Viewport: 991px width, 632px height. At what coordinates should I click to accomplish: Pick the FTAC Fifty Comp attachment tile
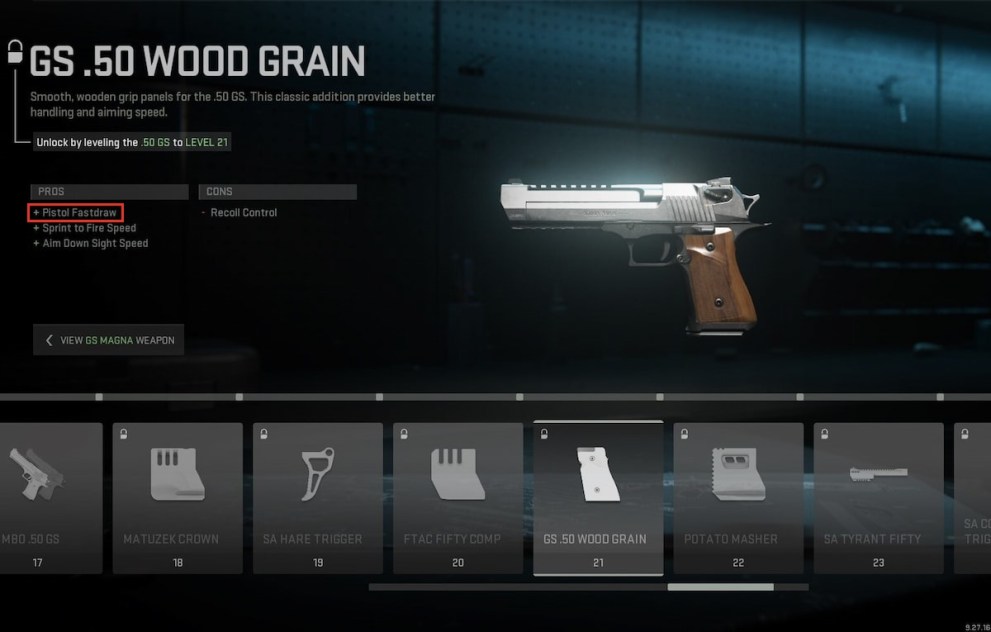(x=458, y=497)
